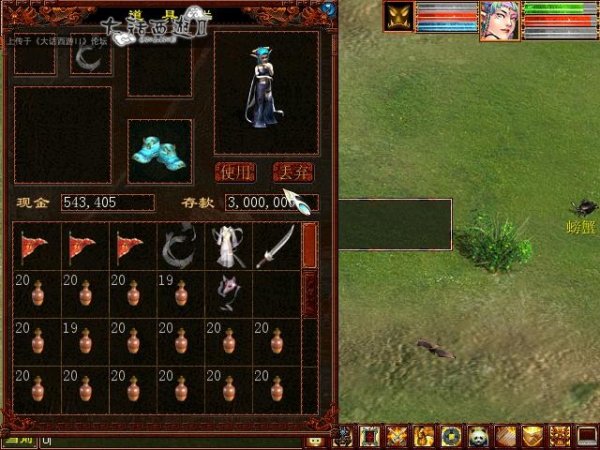
Task: Click the coin icon on the toolbar
Action: [451, 437]
